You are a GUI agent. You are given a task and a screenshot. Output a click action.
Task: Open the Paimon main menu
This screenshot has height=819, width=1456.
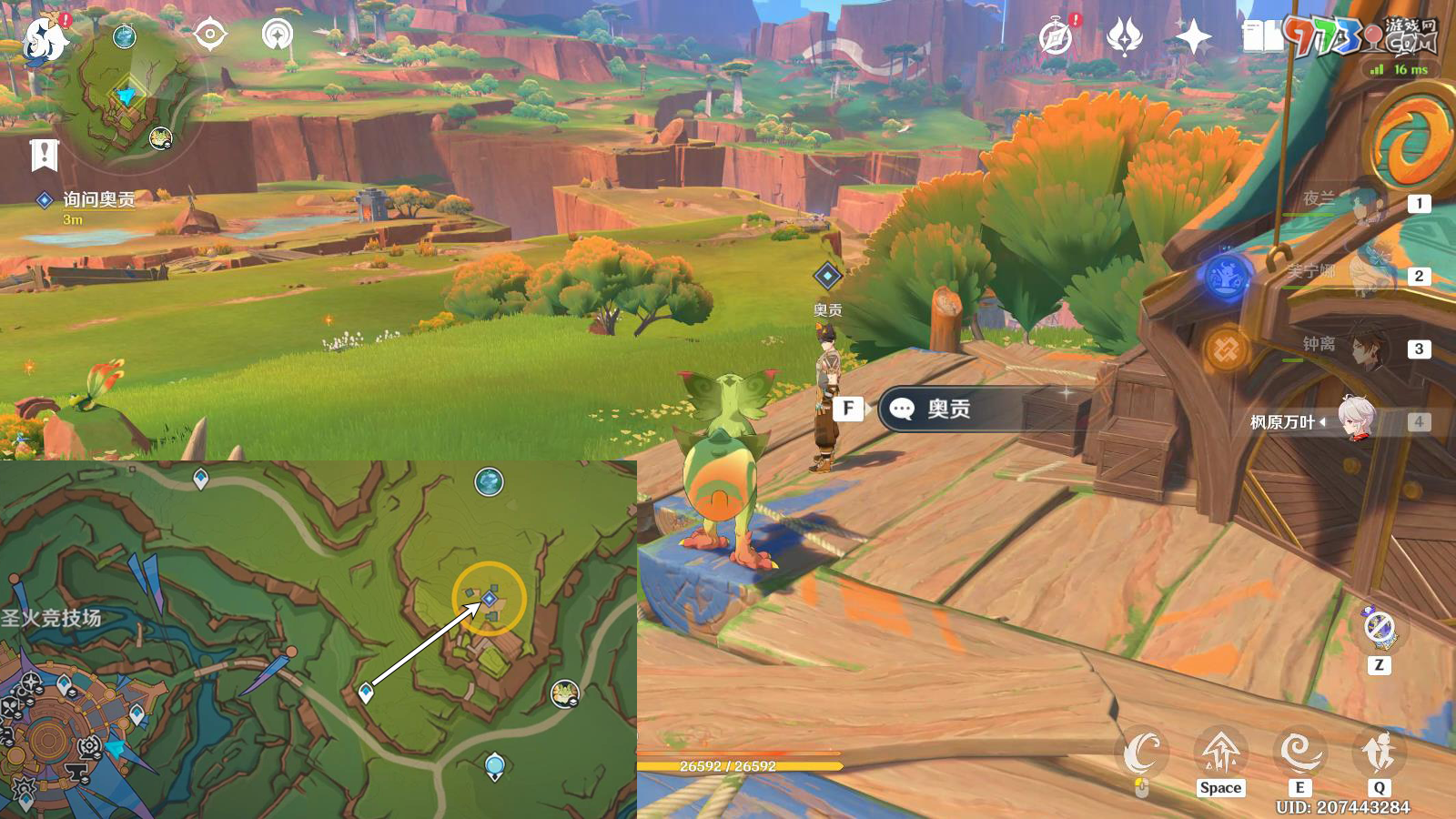pos(44,38)
